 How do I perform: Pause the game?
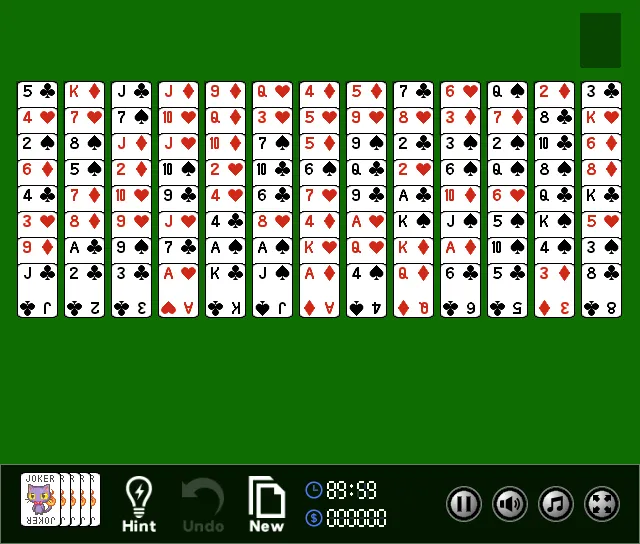coord(463,503)
